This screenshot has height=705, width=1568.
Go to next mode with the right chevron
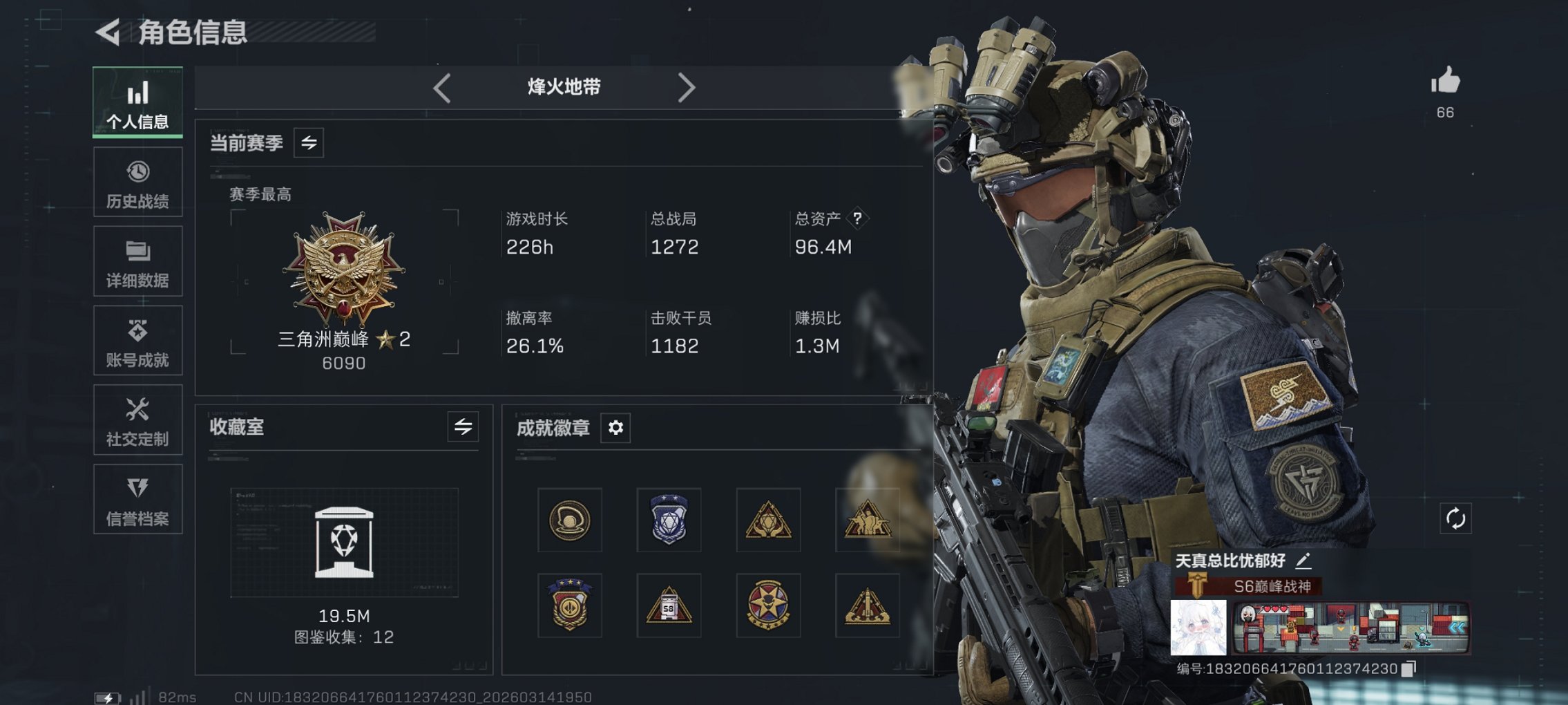pos(687,87)
